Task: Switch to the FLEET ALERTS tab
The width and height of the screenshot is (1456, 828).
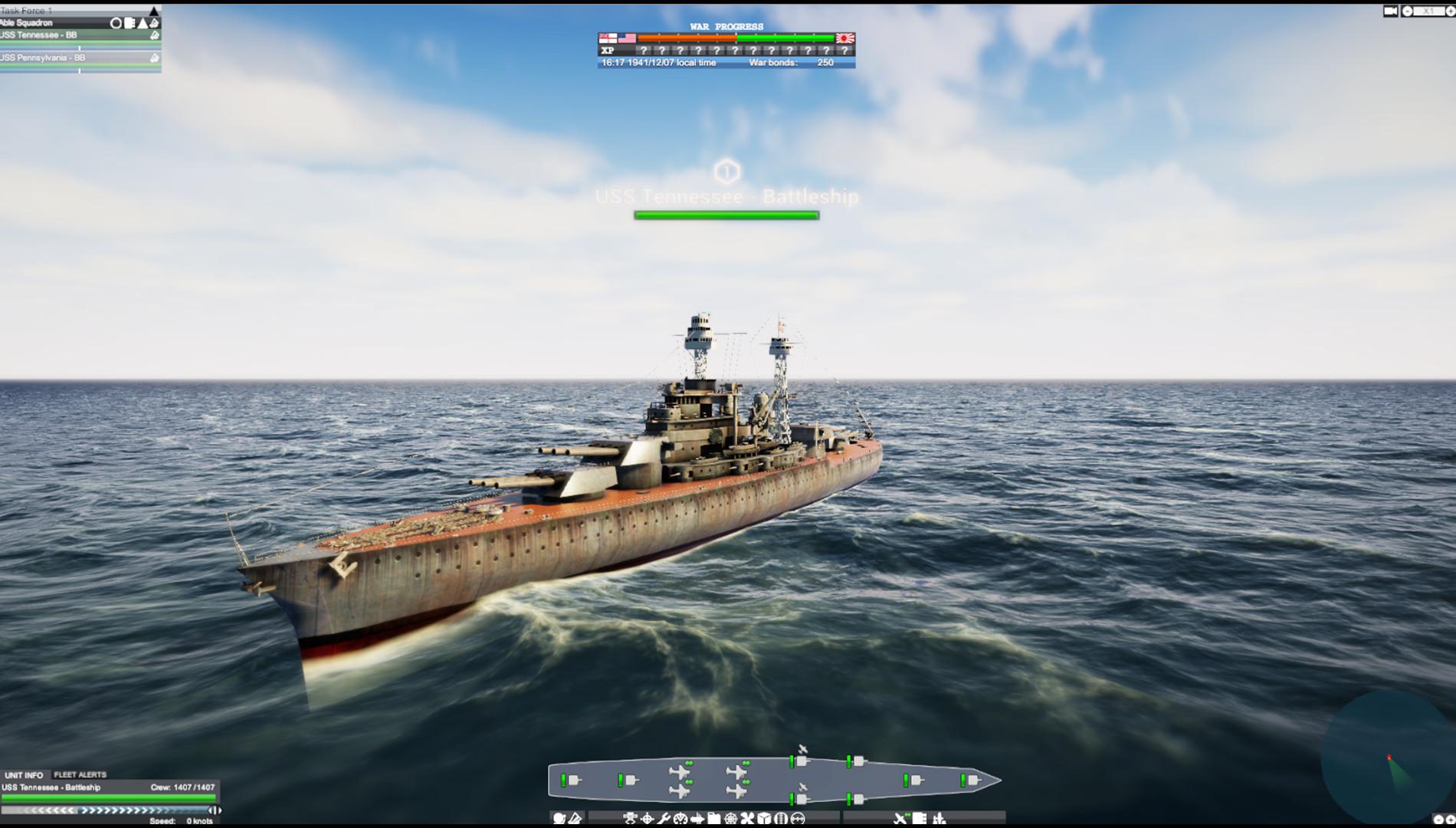Action: point(80,774)
